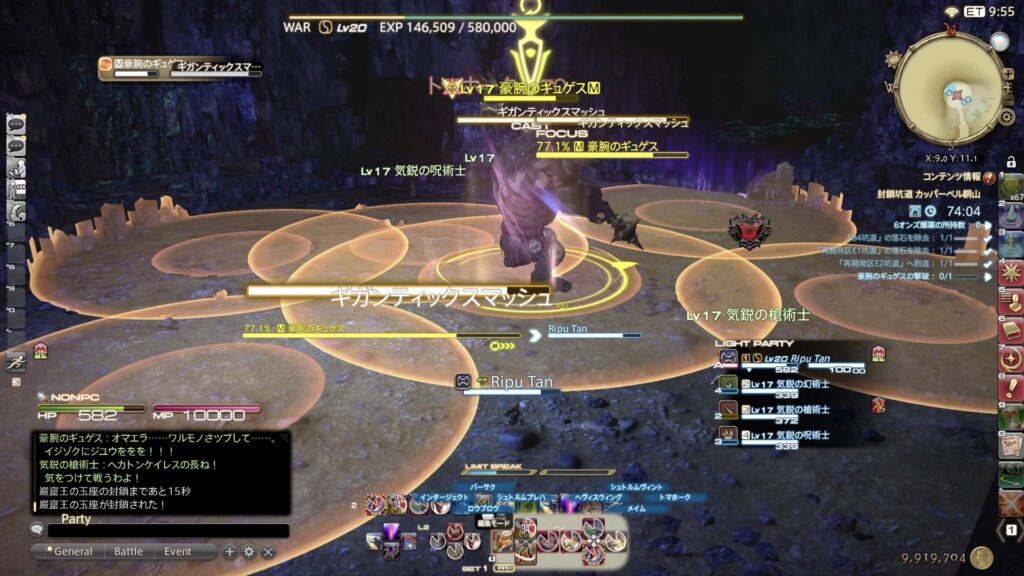Open chat log settings gear
The height and width of the screenshot is (576, 1024).
point(249,551)
